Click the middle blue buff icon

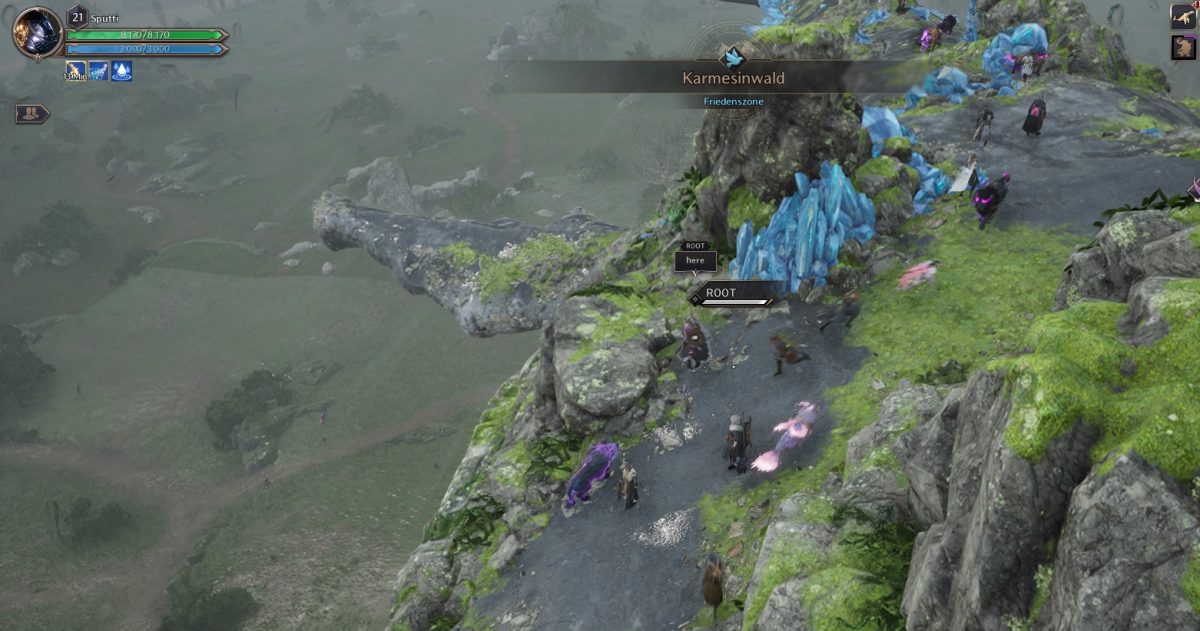coord(99,70)
